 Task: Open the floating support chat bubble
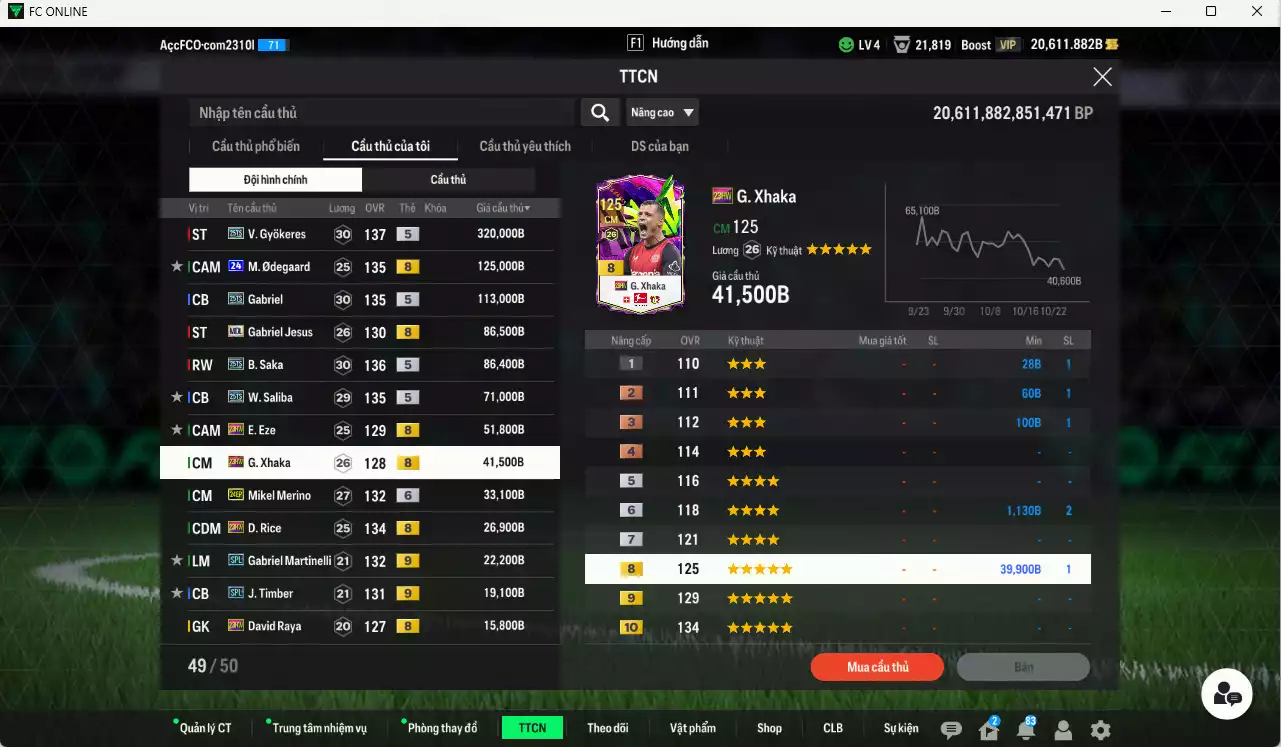tap(1227, 693)
